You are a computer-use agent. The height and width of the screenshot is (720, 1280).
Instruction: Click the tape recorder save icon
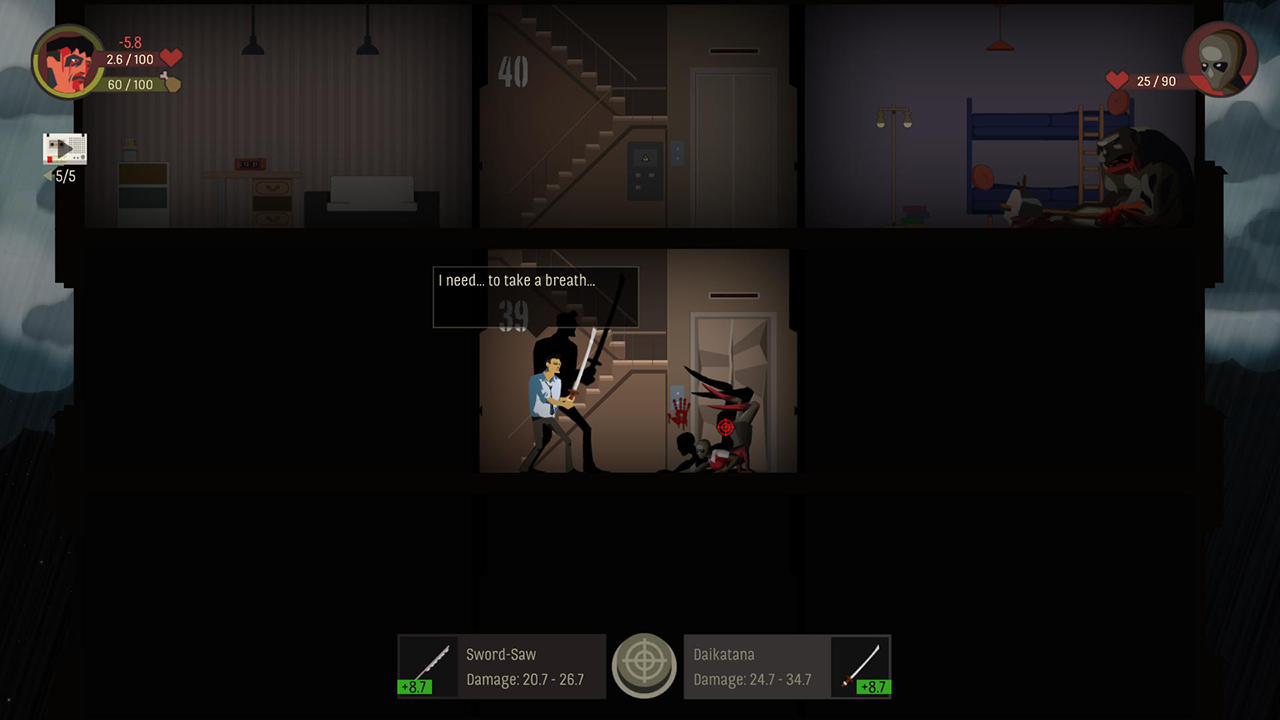[x=62, y=149]
